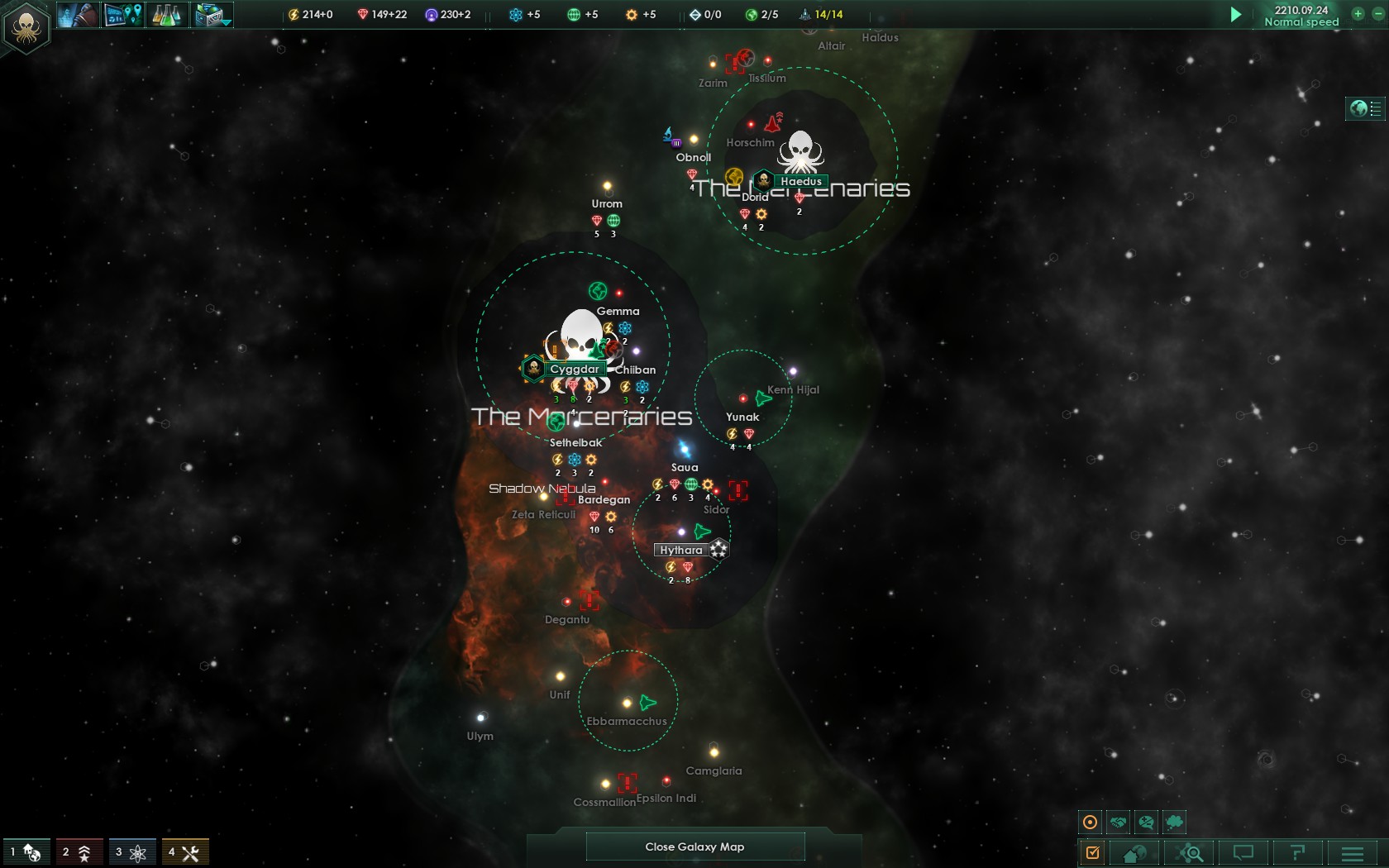Select fleet group 1 colony ship
Screen dimensions: 1389x868
pyautogui.click(x=26, y=852)
